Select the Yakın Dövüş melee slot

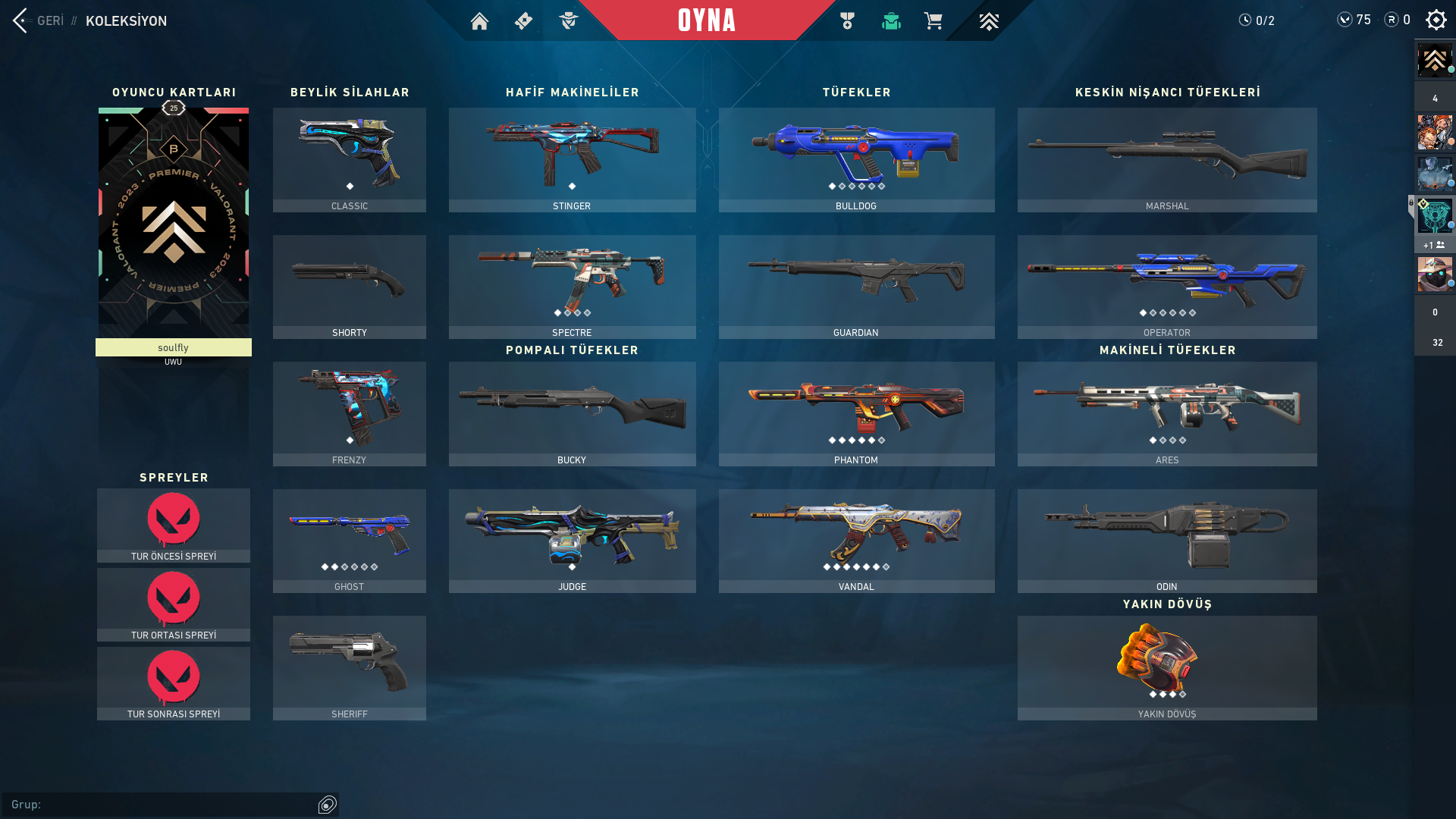pos(1167,667)
